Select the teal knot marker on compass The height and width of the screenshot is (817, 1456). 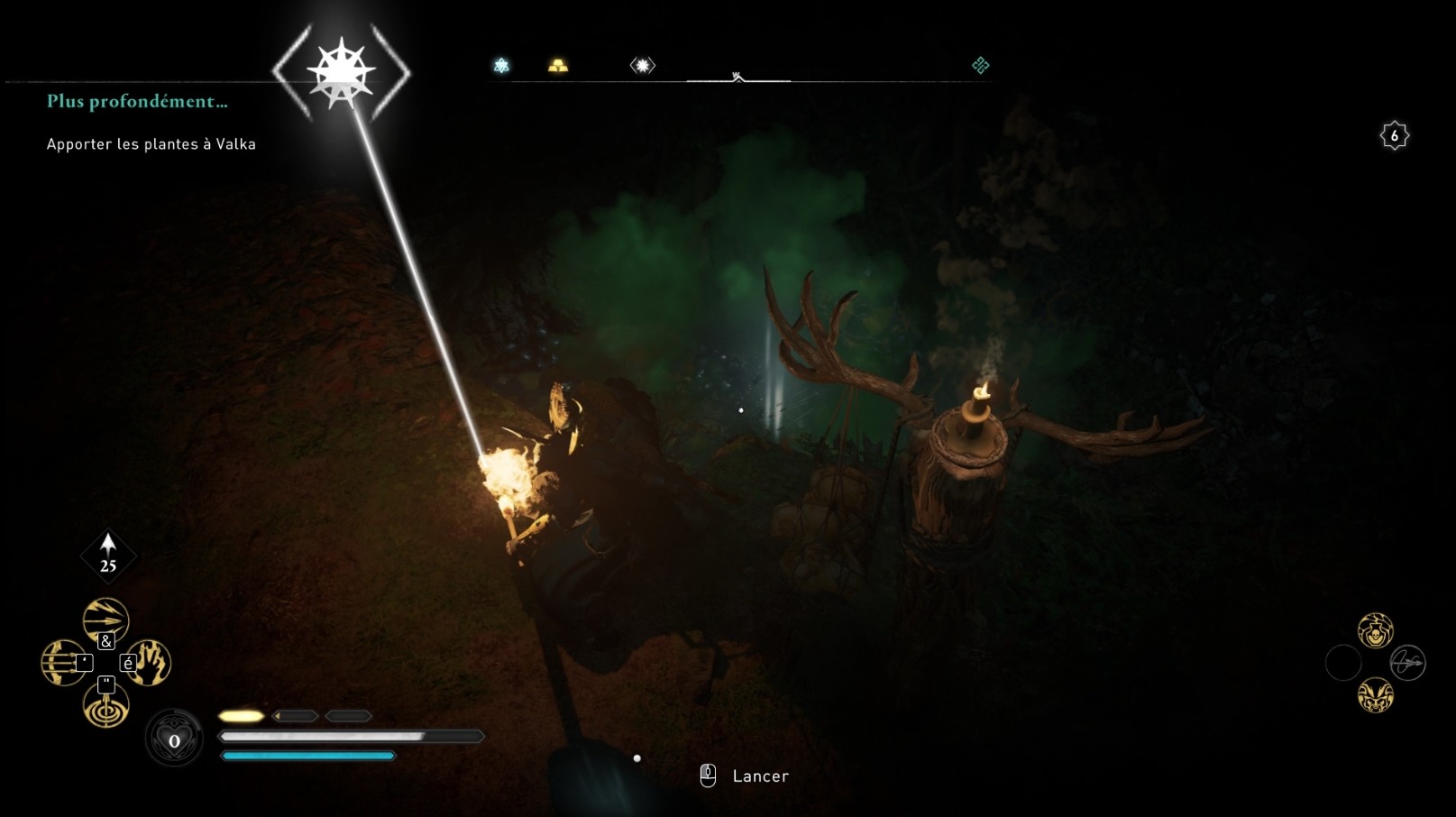tap(980, 65)
